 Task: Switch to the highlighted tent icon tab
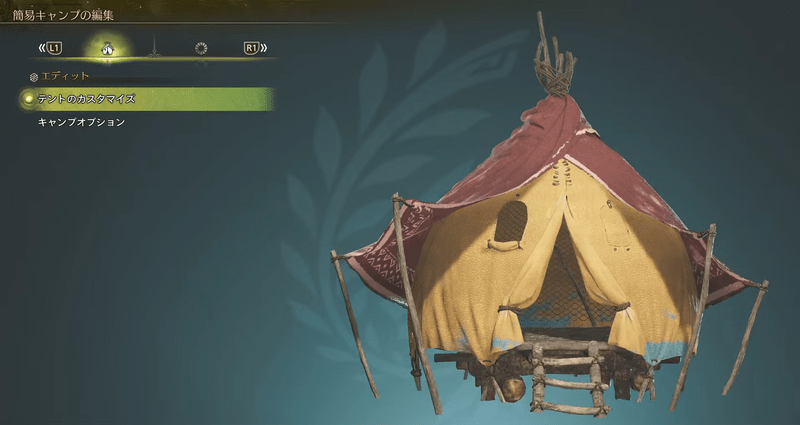click(x=105, y=47)
